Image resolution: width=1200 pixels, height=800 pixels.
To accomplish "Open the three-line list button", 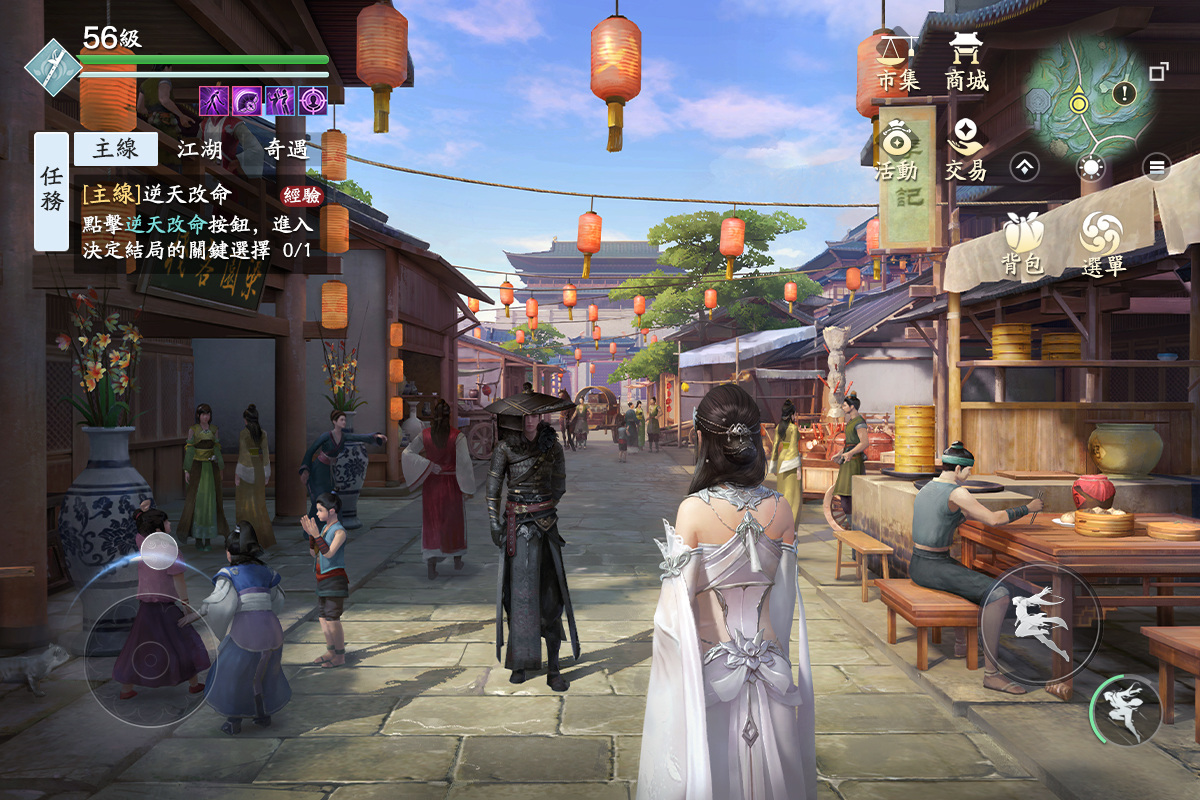I will [x=1157, y=167].
